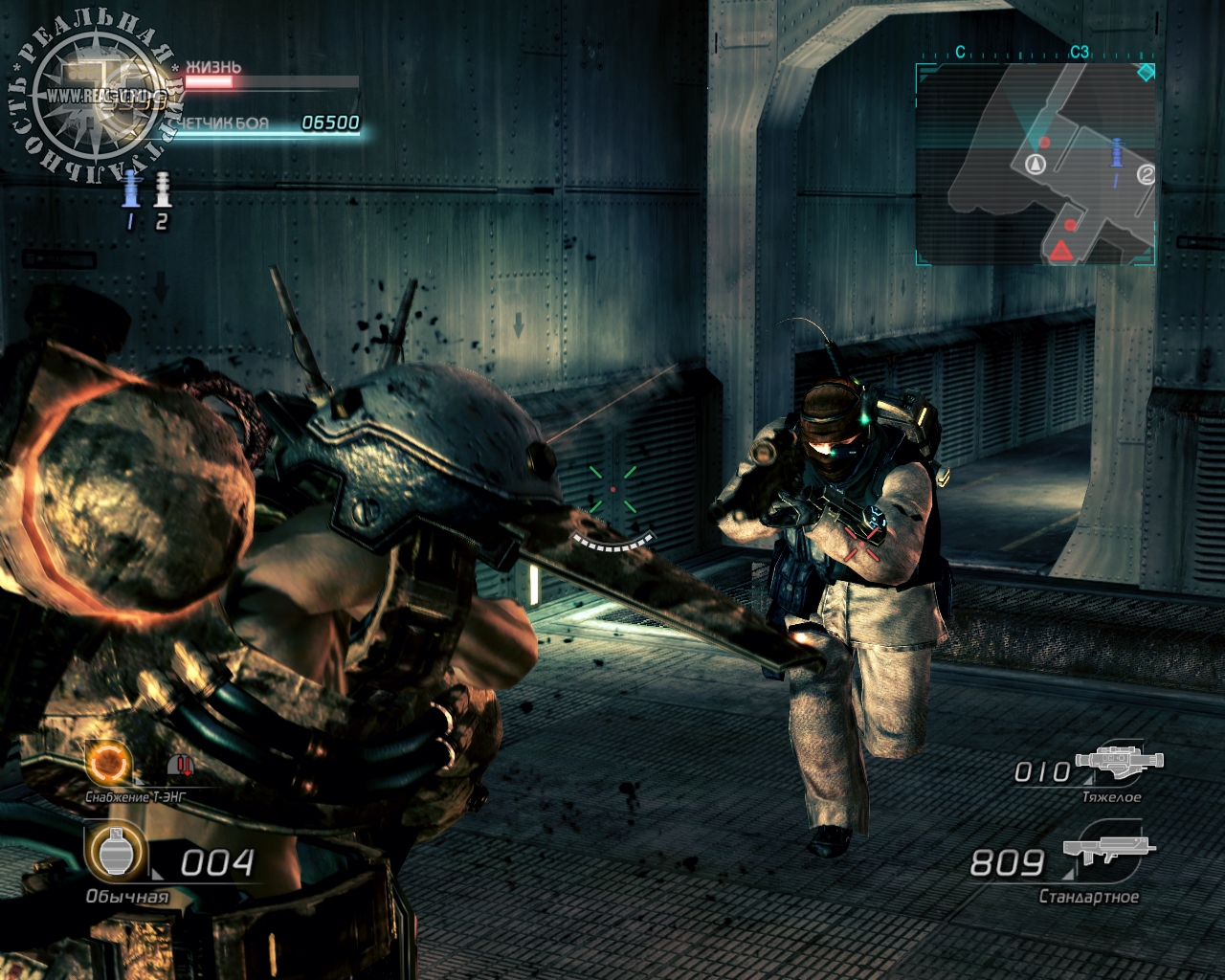Open the minimap radar panel

click(x=1036, y=164)
